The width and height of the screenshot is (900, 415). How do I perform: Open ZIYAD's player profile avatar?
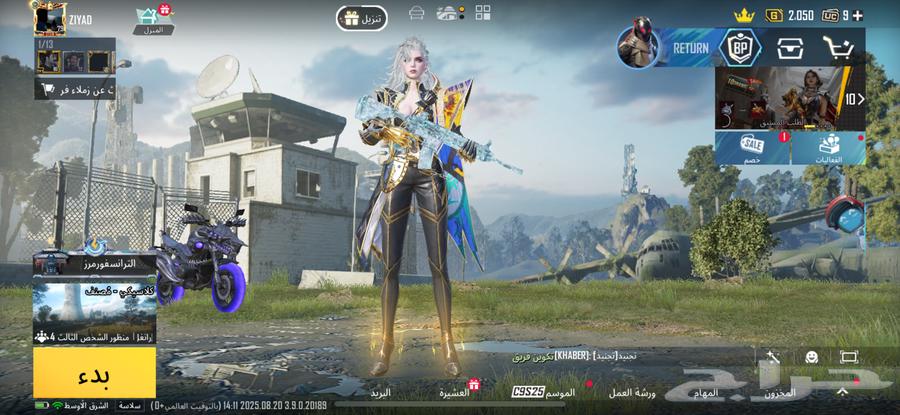click(x=48, y=17)
